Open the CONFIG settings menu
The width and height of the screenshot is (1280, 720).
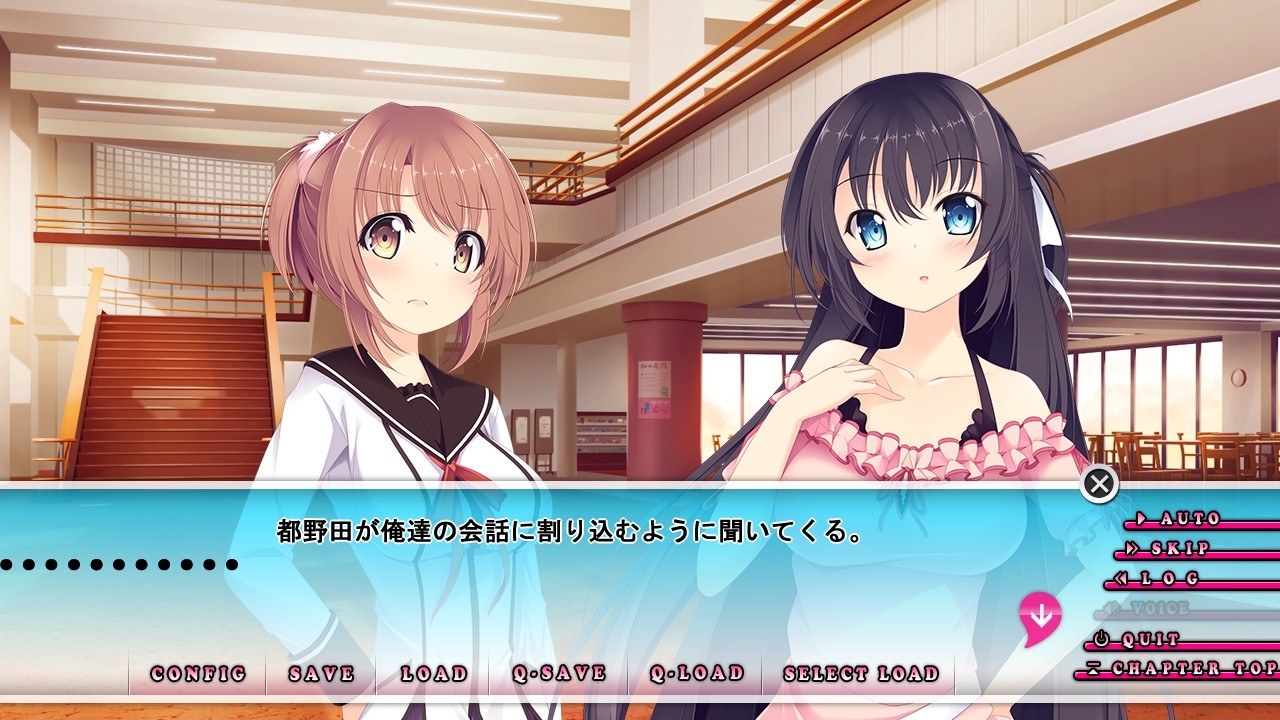(198, 674)
